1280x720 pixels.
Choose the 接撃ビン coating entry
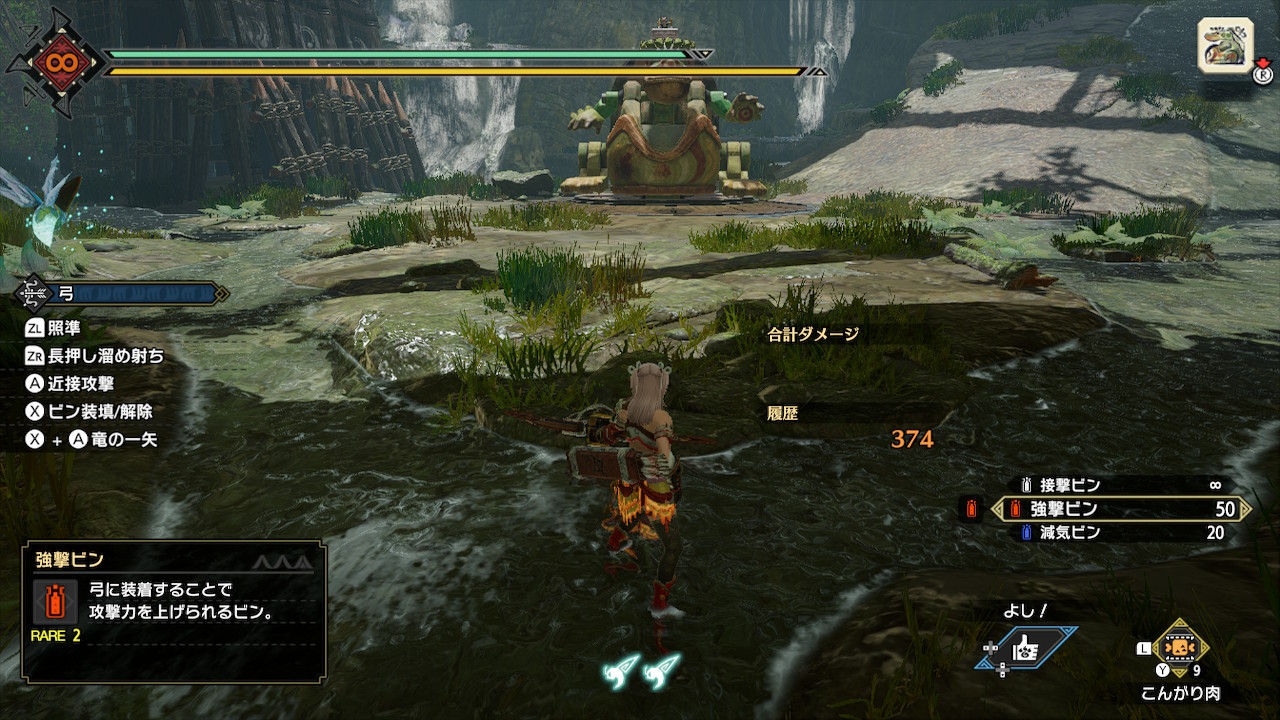coord(1120,485)
